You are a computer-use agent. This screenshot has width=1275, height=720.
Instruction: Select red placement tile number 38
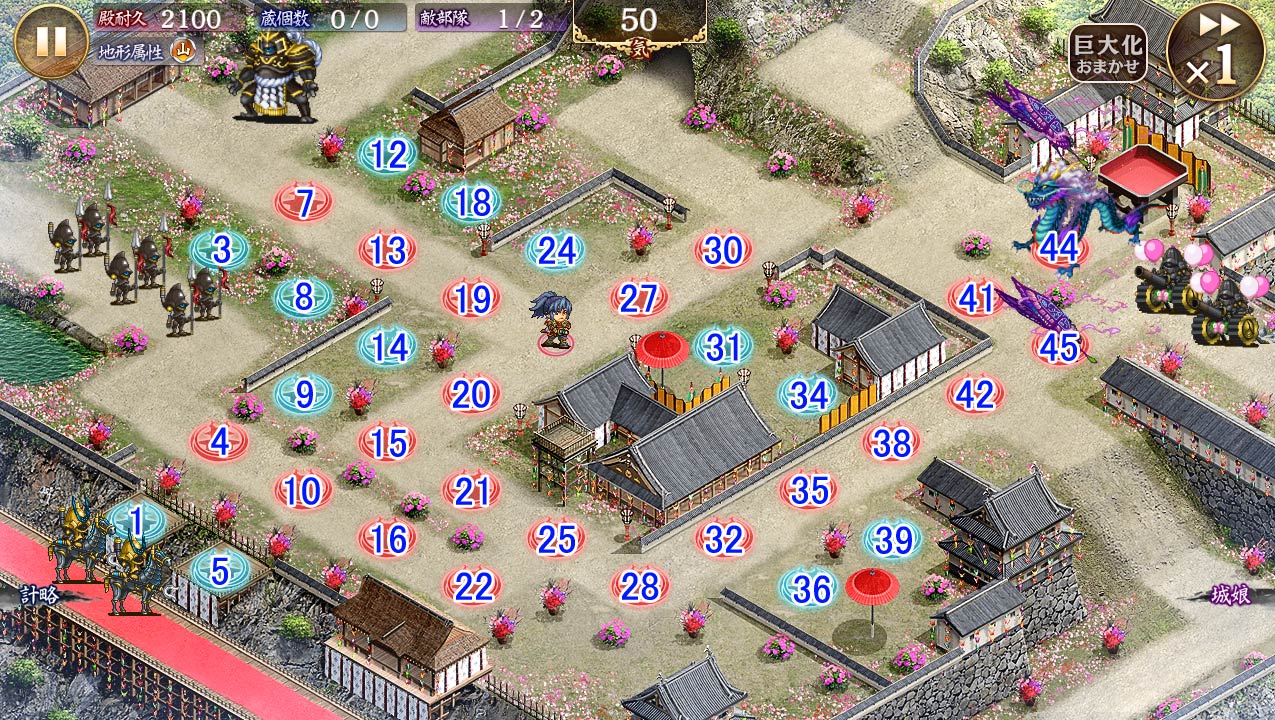[892, 442]
